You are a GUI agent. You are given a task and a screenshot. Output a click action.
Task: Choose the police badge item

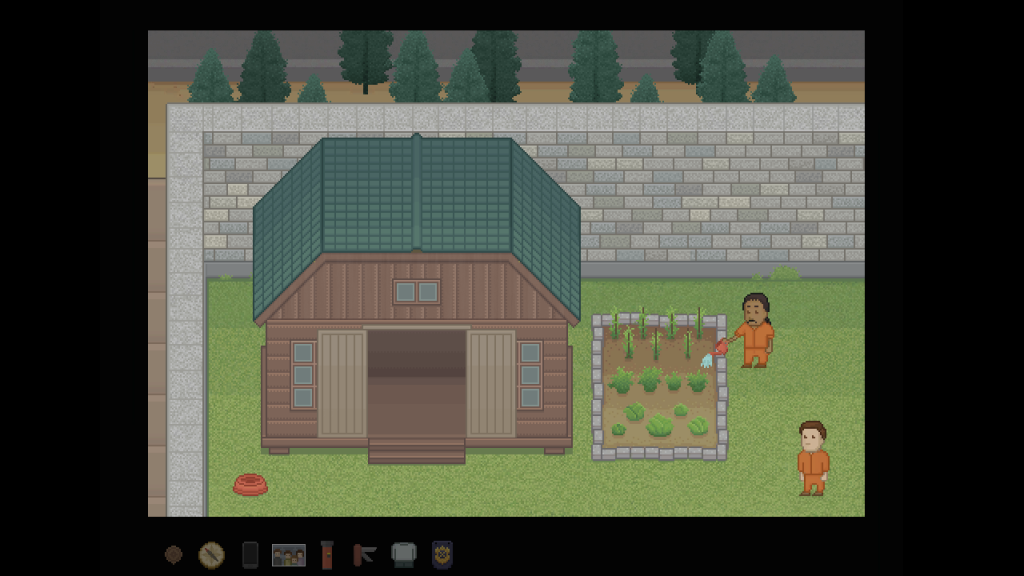click(441, 554)
